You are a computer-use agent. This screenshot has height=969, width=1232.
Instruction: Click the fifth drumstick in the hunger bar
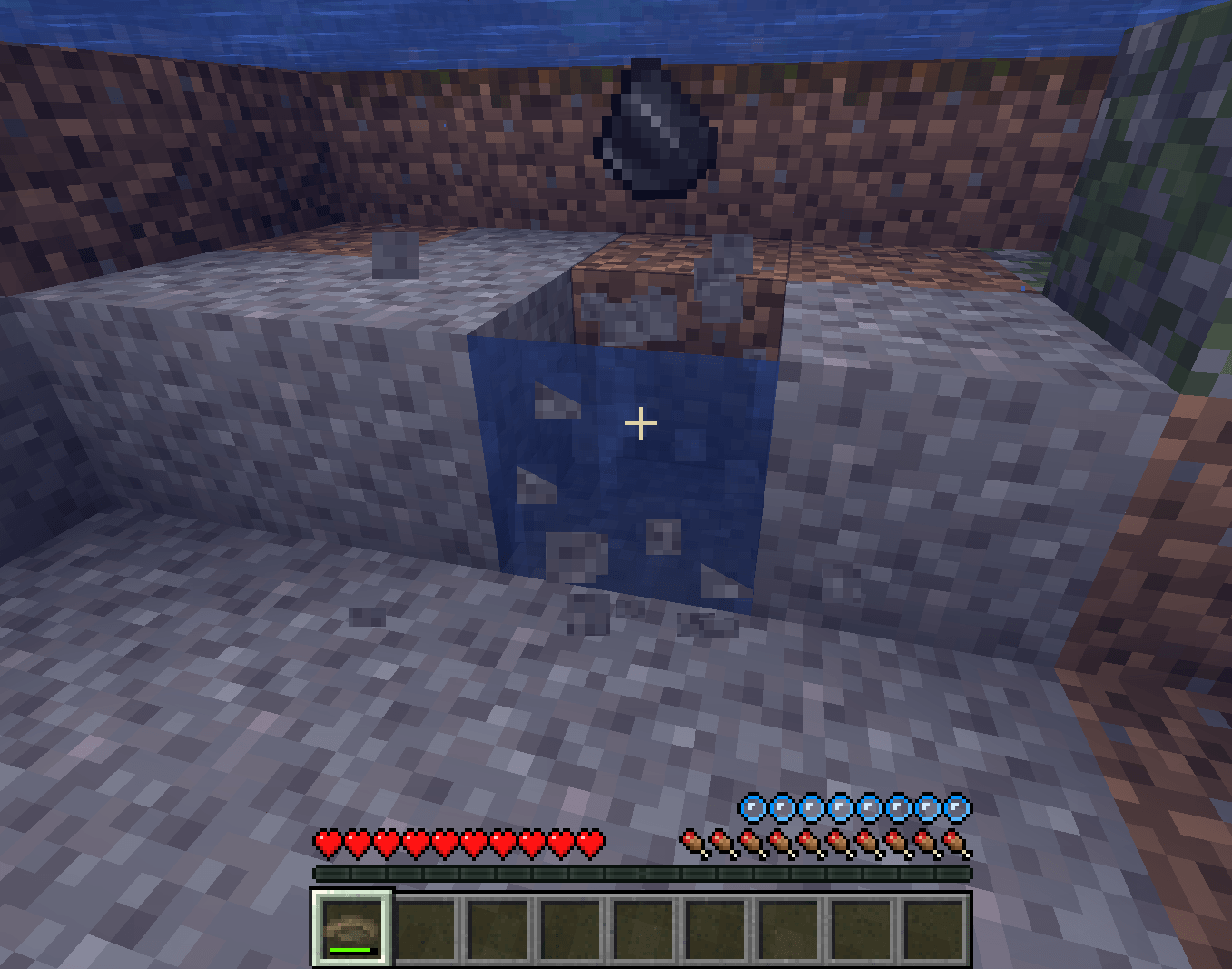coord(806,842)
